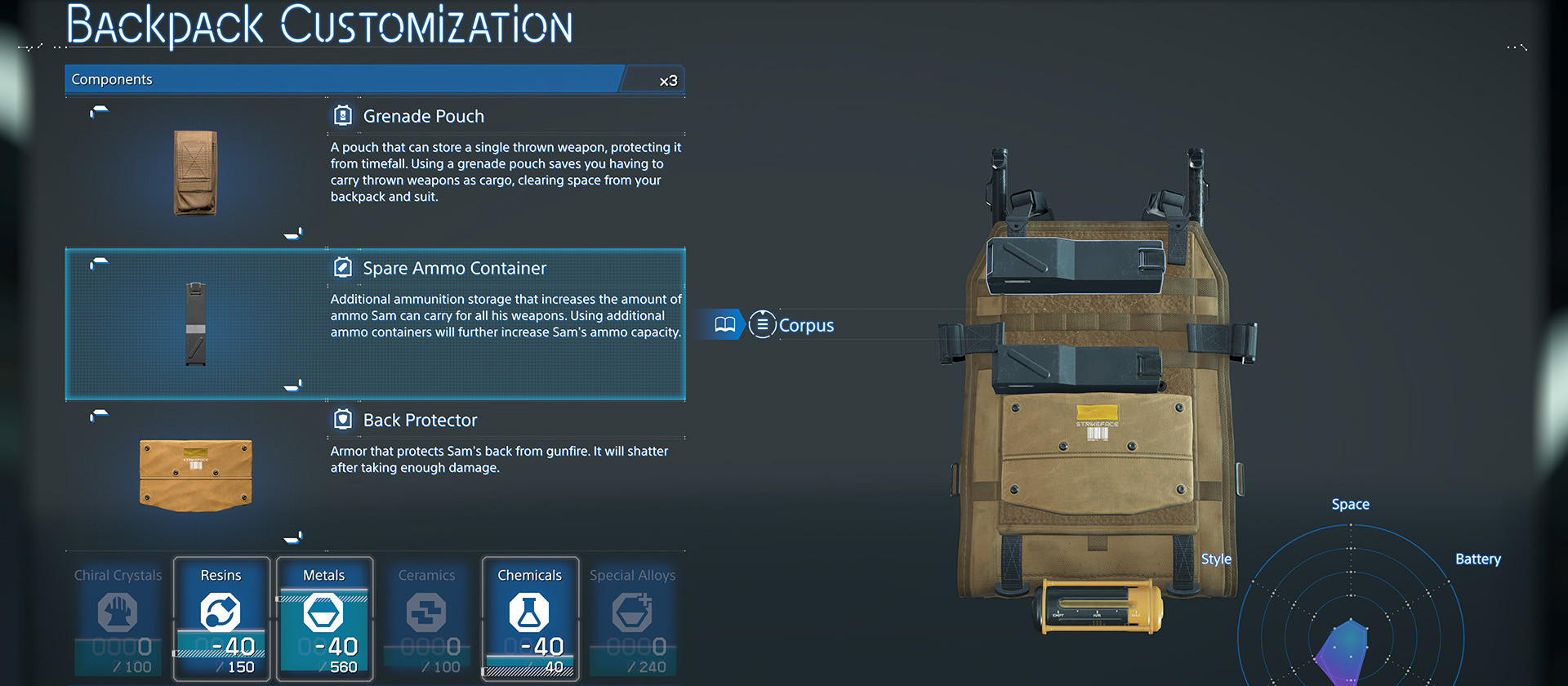Screen dimensions: 1568x686
Task: Click the Ceramics material tile
Action: [427, 618]
